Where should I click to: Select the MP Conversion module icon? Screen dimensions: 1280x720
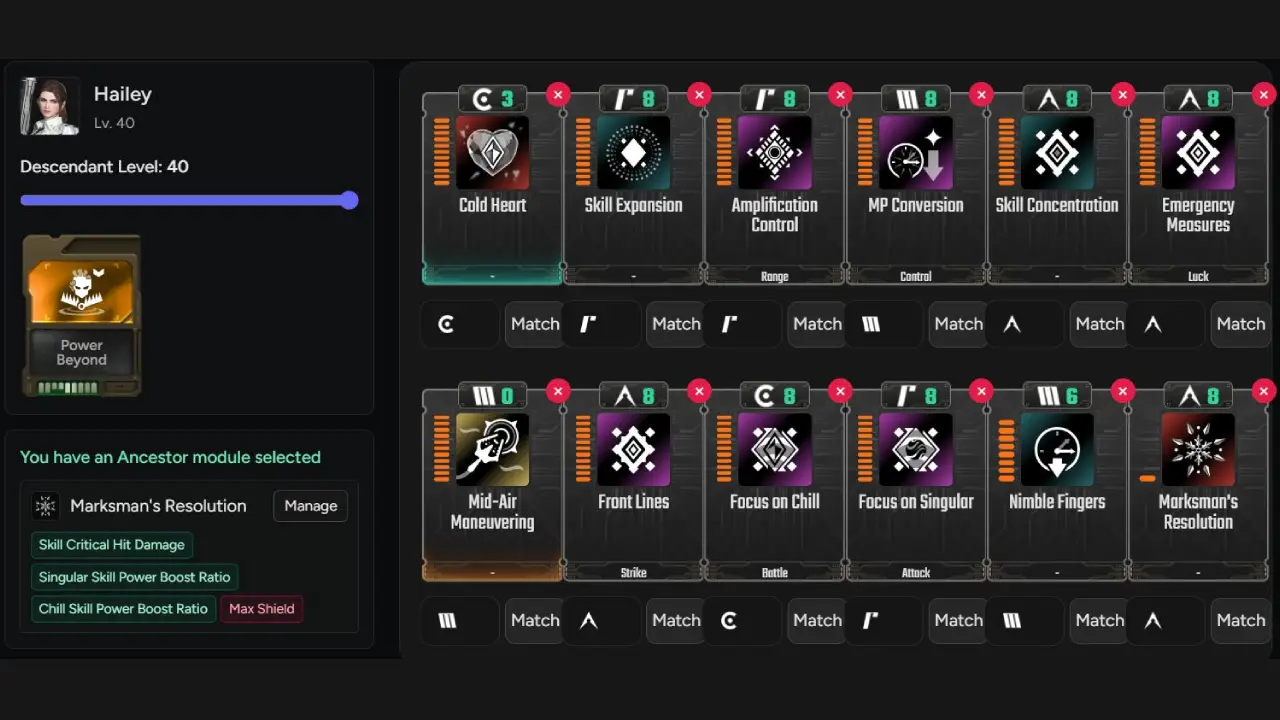point(916,153)
